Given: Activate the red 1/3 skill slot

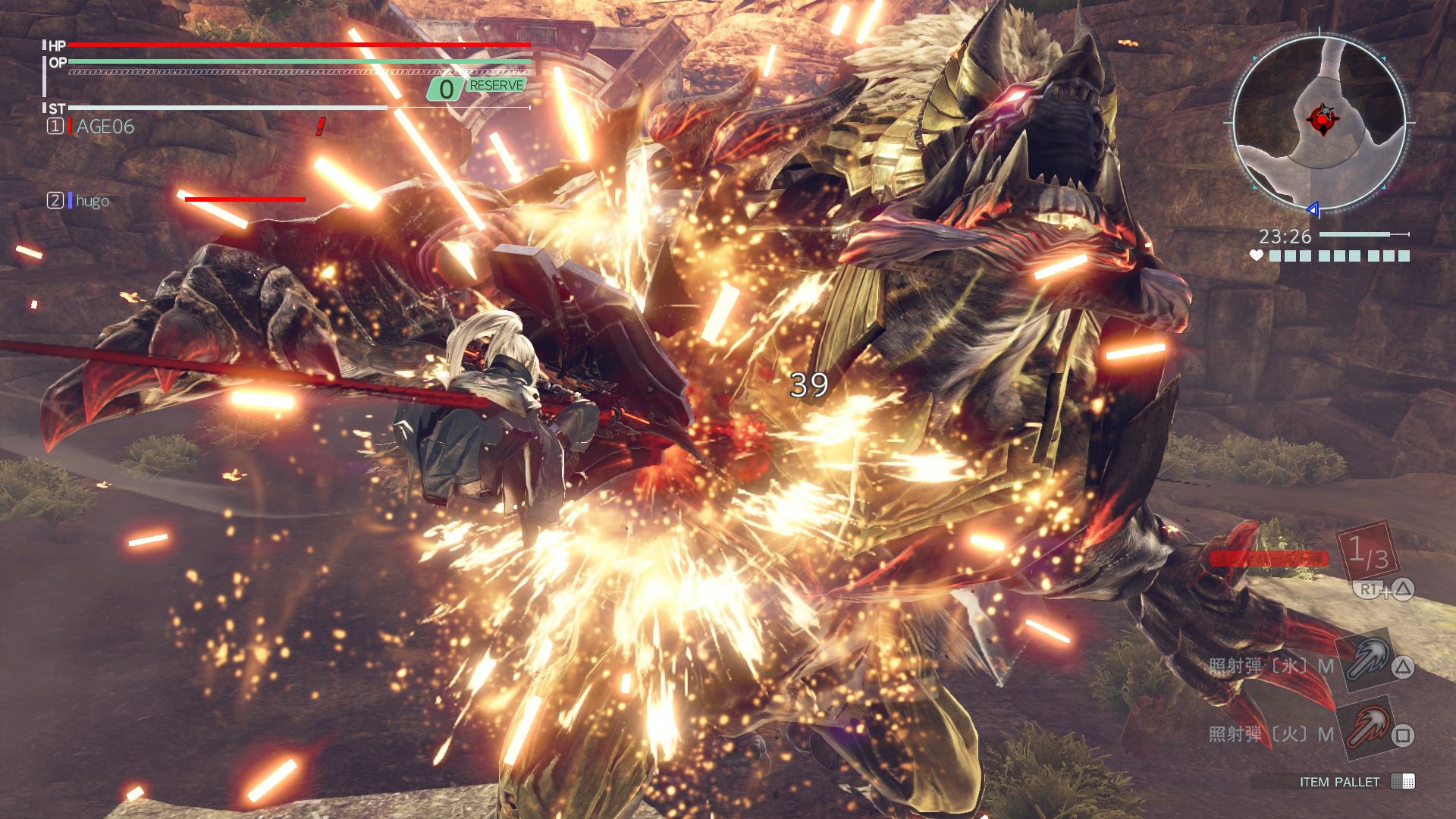Looking at the screenshot, I should click(x=1367, y=553).
